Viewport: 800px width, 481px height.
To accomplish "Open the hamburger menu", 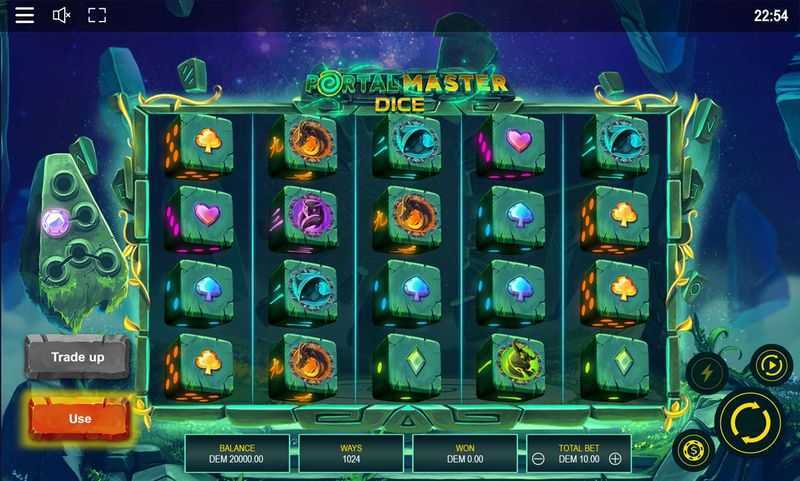I will [25, 15].
